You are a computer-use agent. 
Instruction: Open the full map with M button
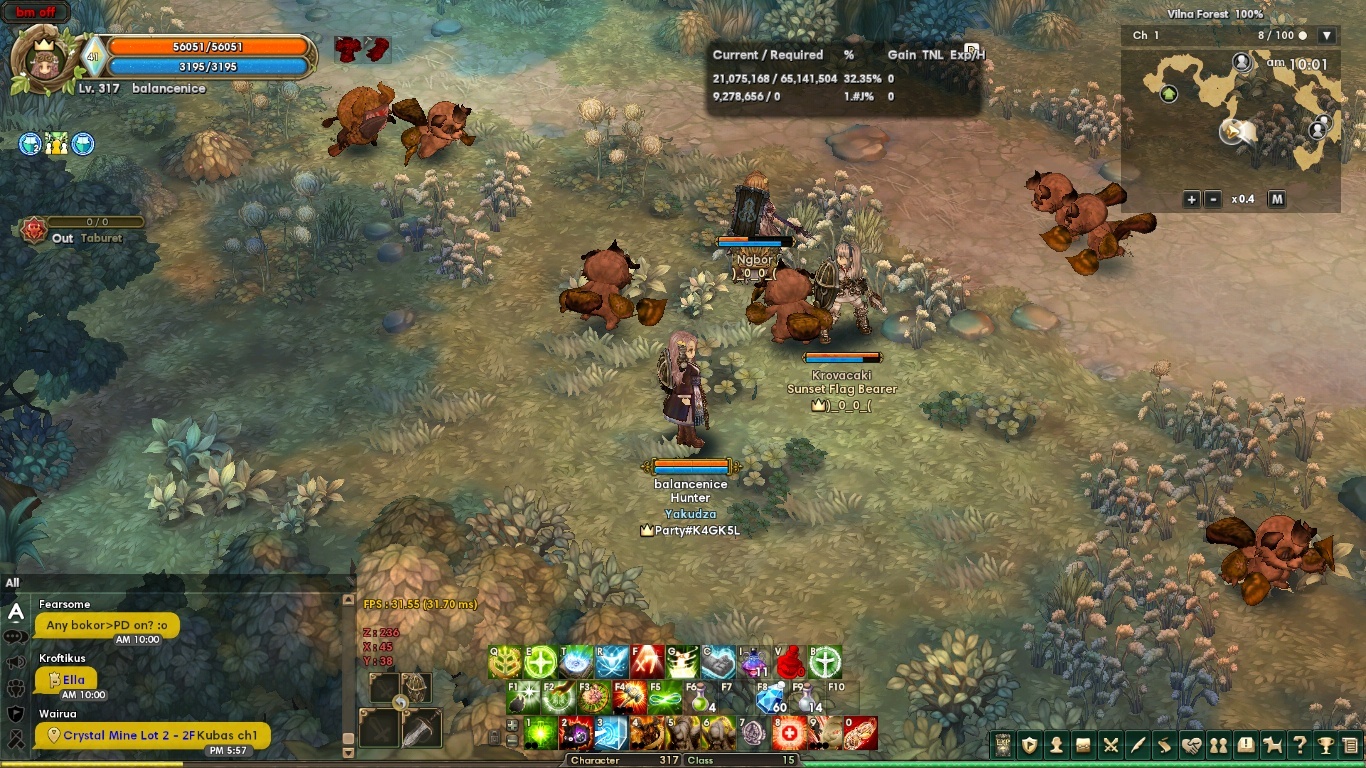click(1277, 199)
